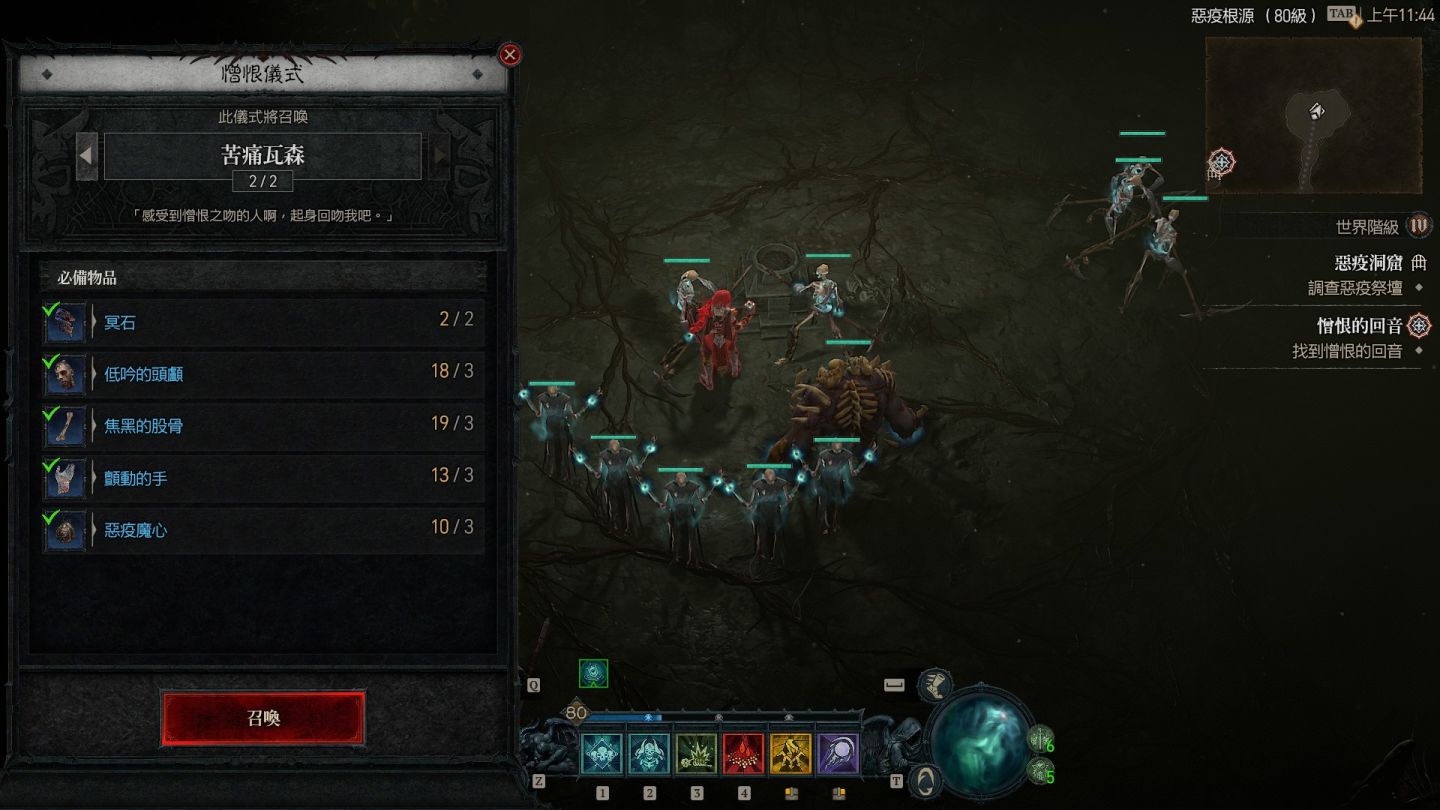
Task: Click the boot evade icon
Action: [x=935, y=685]
